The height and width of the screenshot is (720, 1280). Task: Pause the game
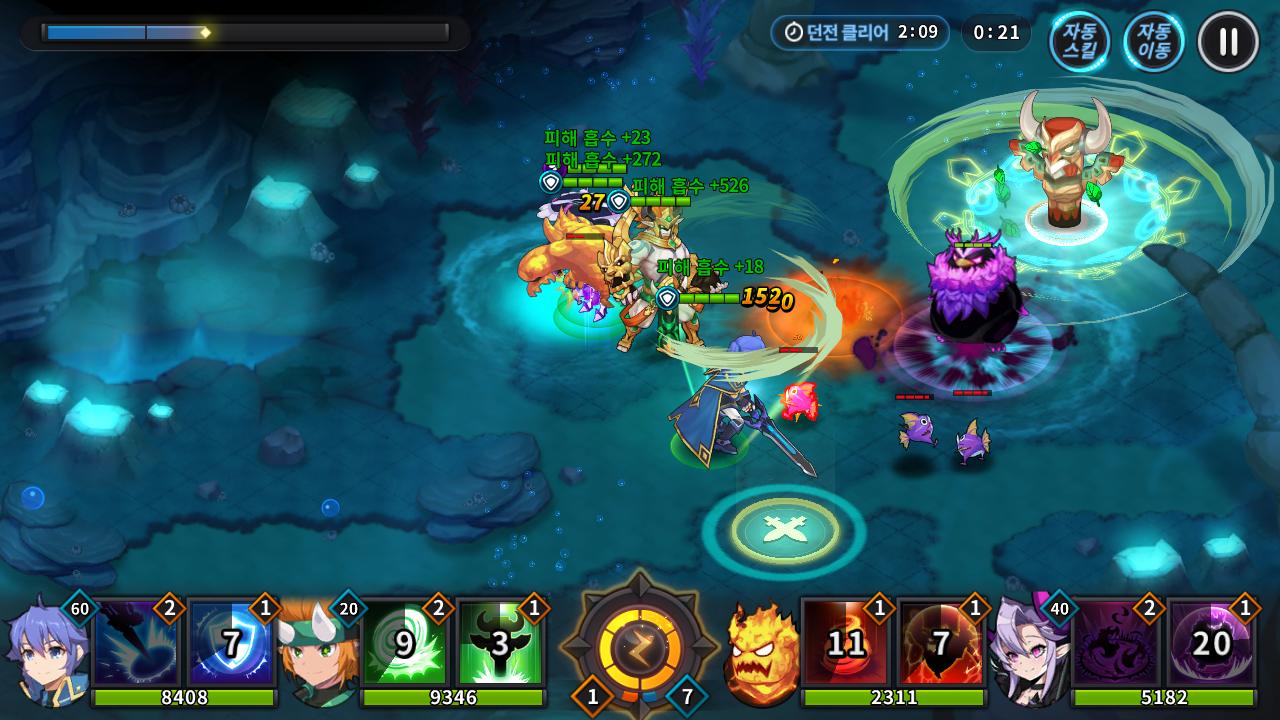coord(1228,42)
